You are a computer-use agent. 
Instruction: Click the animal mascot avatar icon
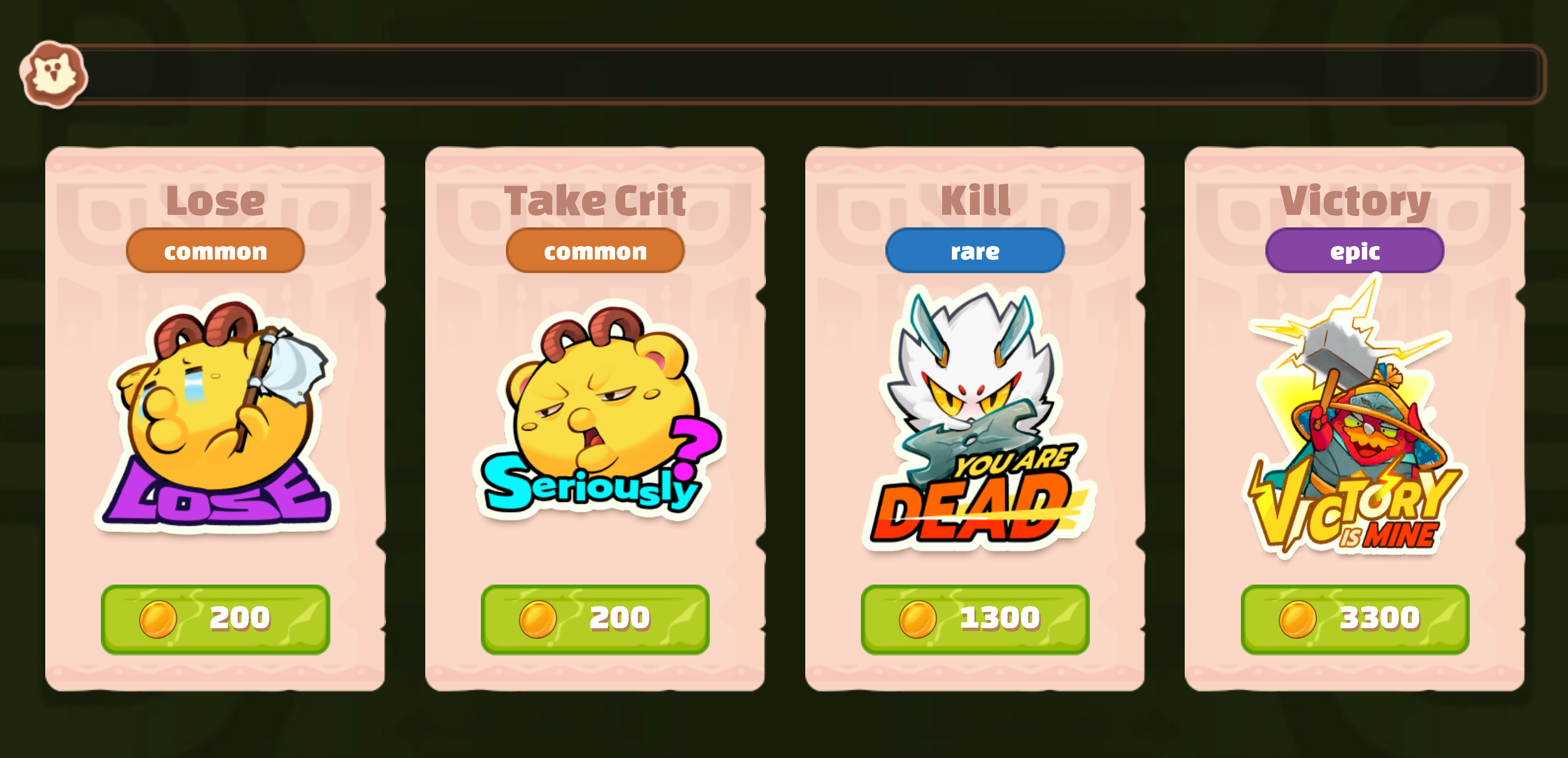click(53, 75)
